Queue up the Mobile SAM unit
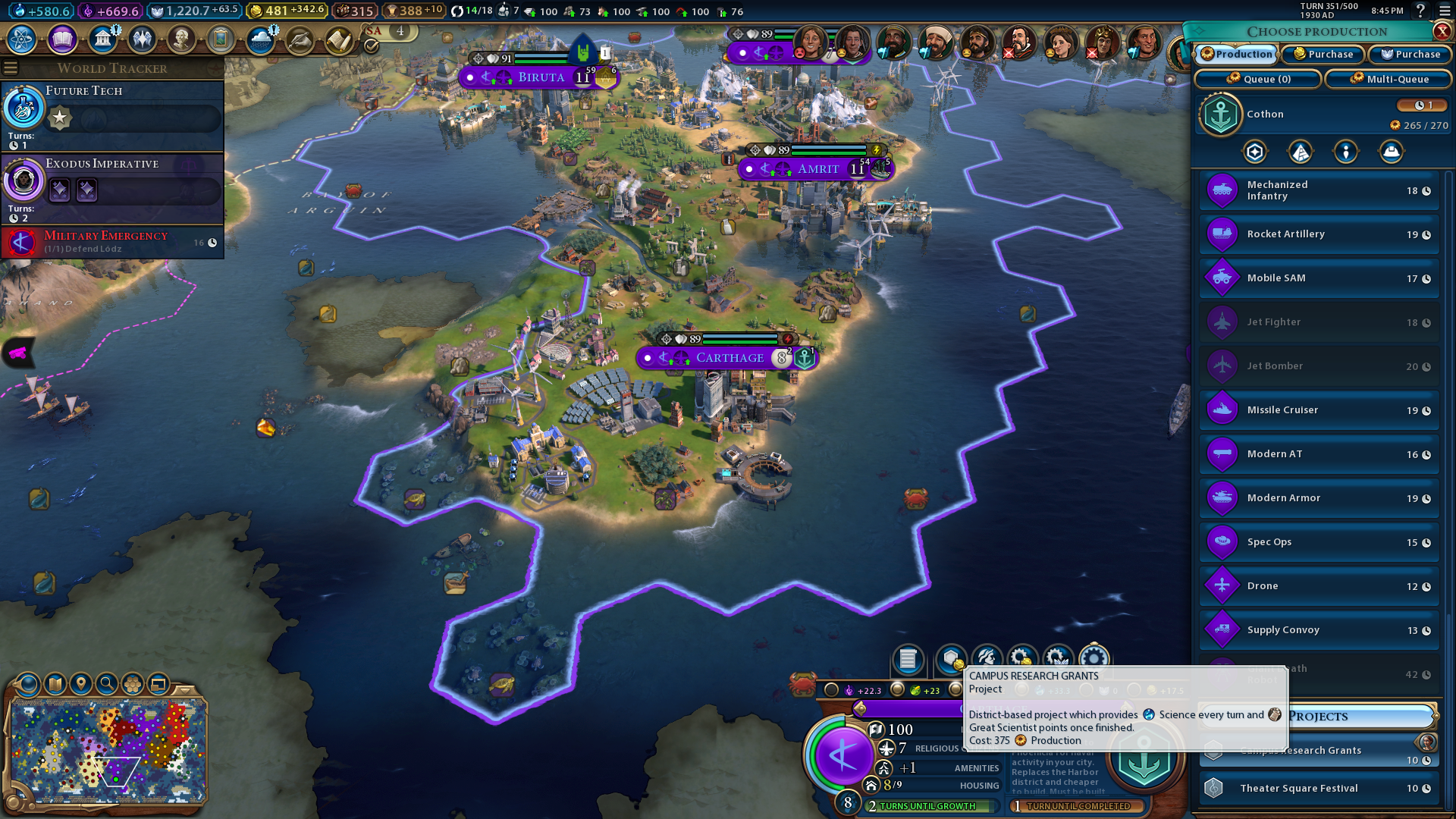Viewport: 1456px width, 819px height. pyautogui.click(x=1319, y=278)
